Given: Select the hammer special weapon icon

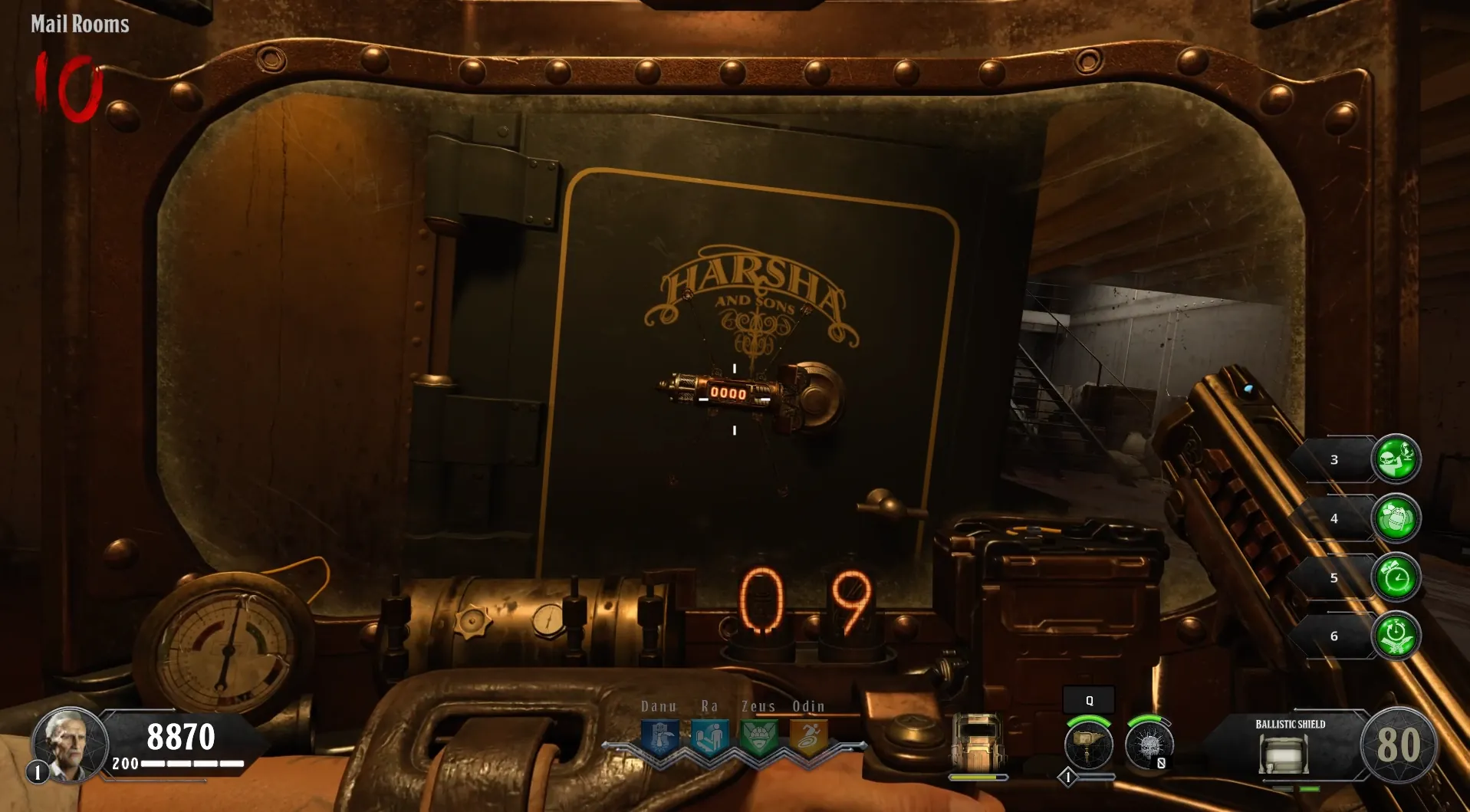Looking at the screenshot, I should (x=1089, y=744).
